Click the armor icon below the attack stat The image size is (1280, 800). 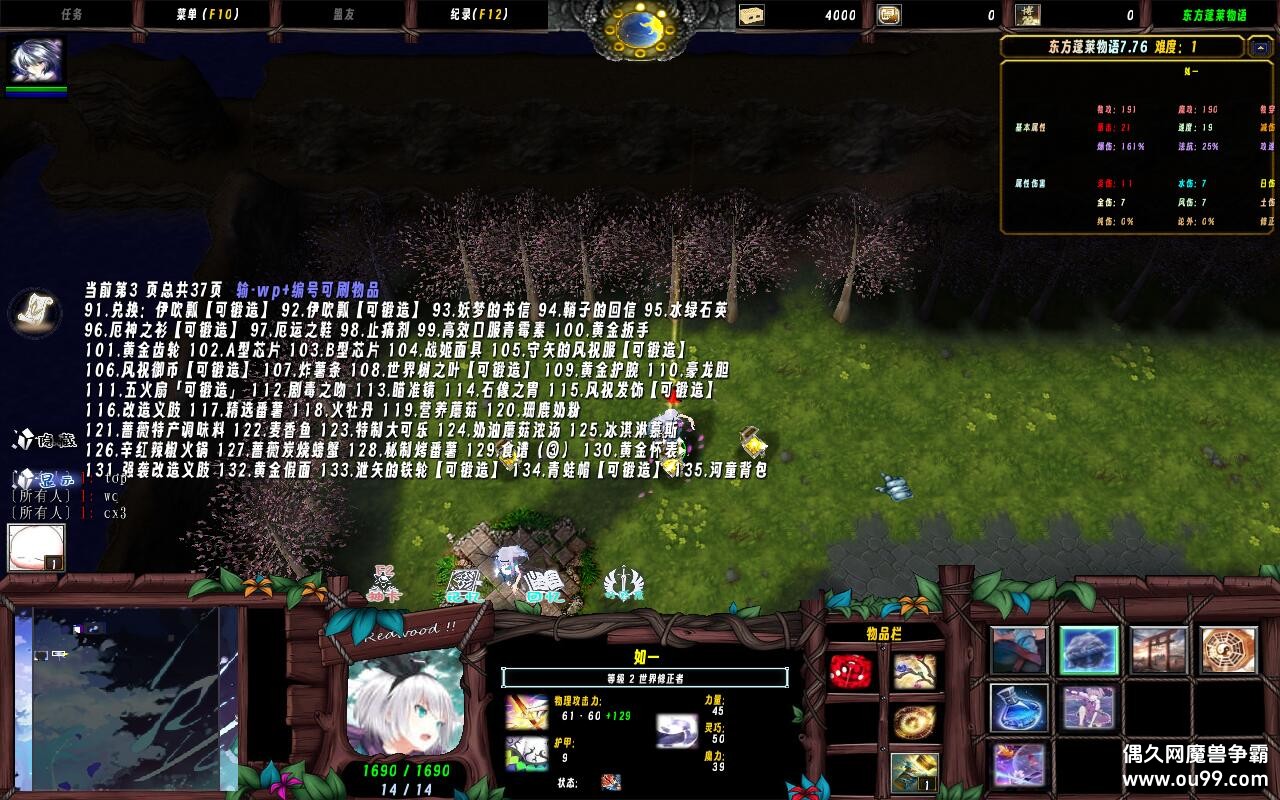coord(525,753)
